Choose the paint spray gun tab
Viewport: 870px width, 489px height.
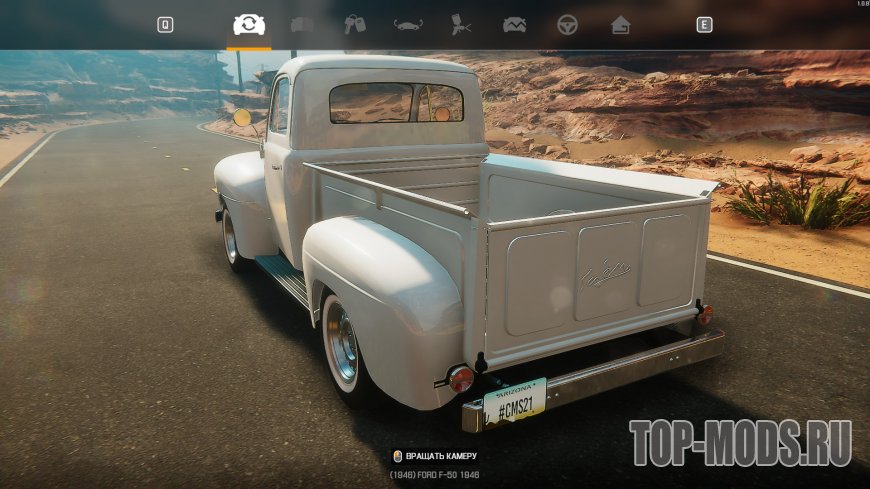pos(461,25)
